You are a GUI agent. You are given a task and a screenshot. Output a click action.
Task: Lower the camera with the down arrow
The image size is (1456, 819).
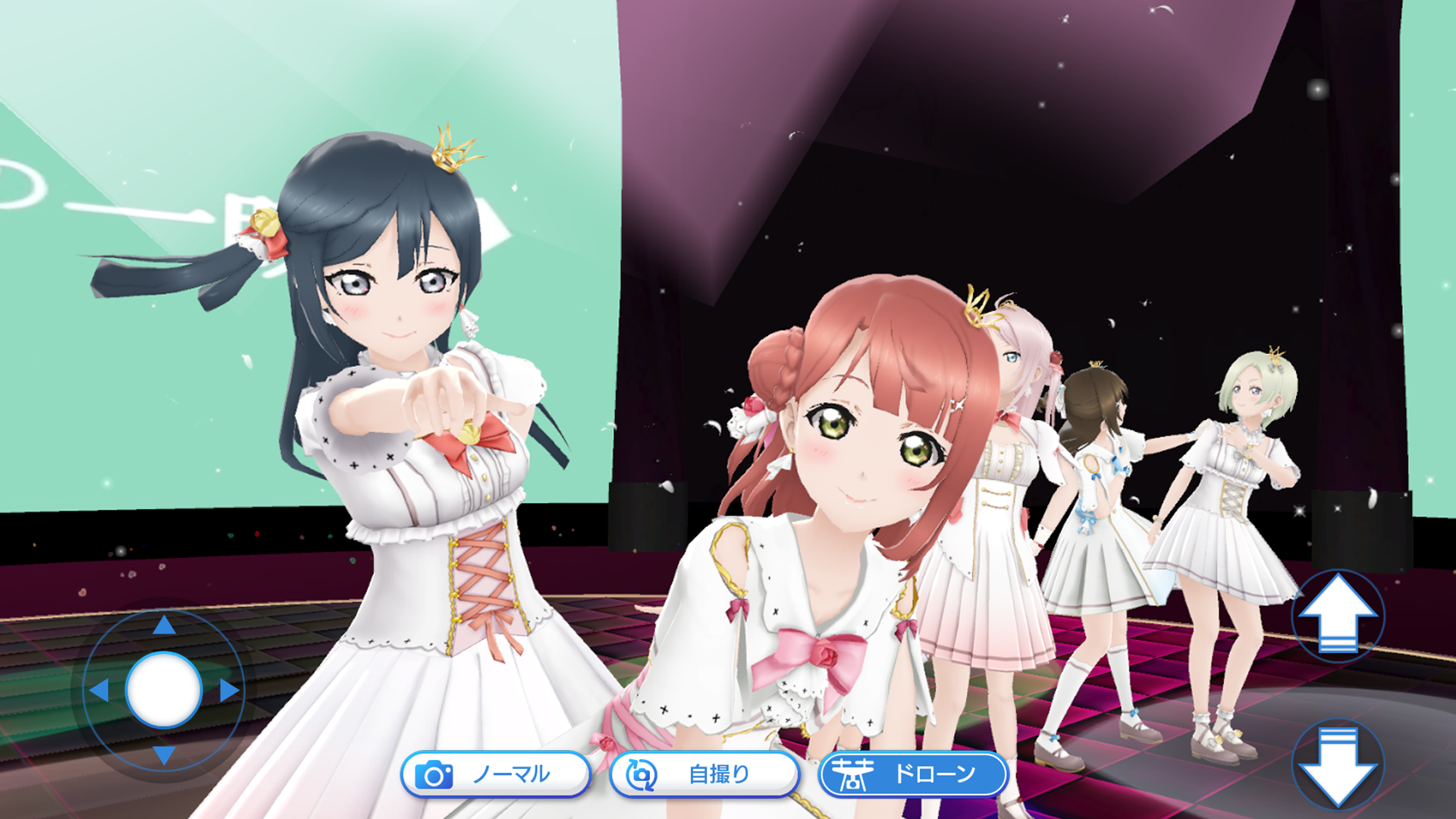1338,764
